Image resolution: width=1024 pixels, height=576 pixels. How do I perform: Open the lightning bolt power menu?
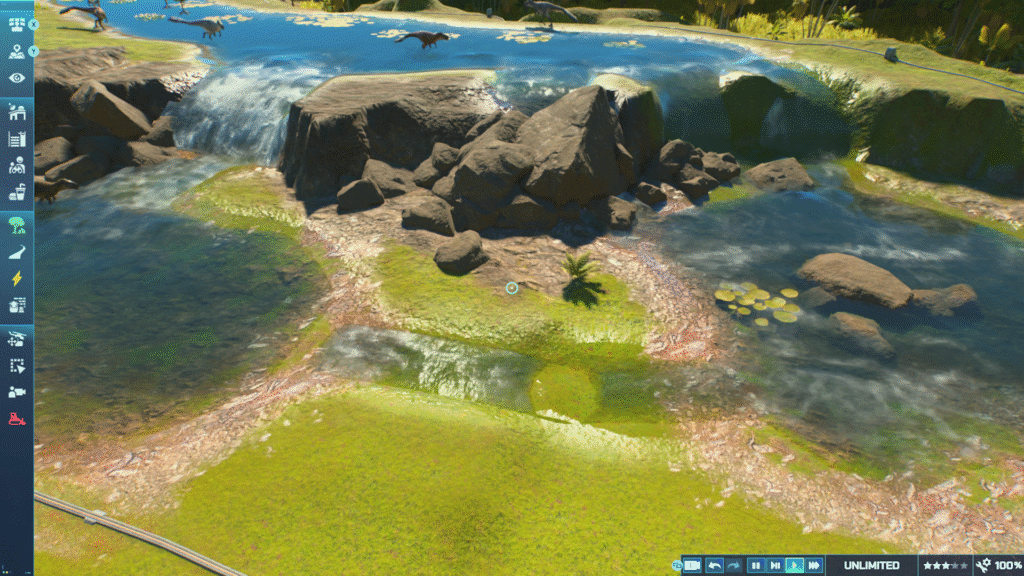click(17, 279)
